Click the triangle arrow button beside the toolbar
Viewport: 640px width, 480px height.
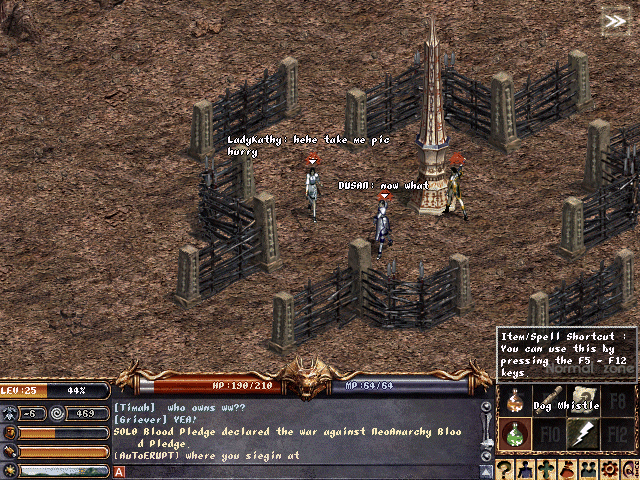pyautogui.click(x=486, y=469)
